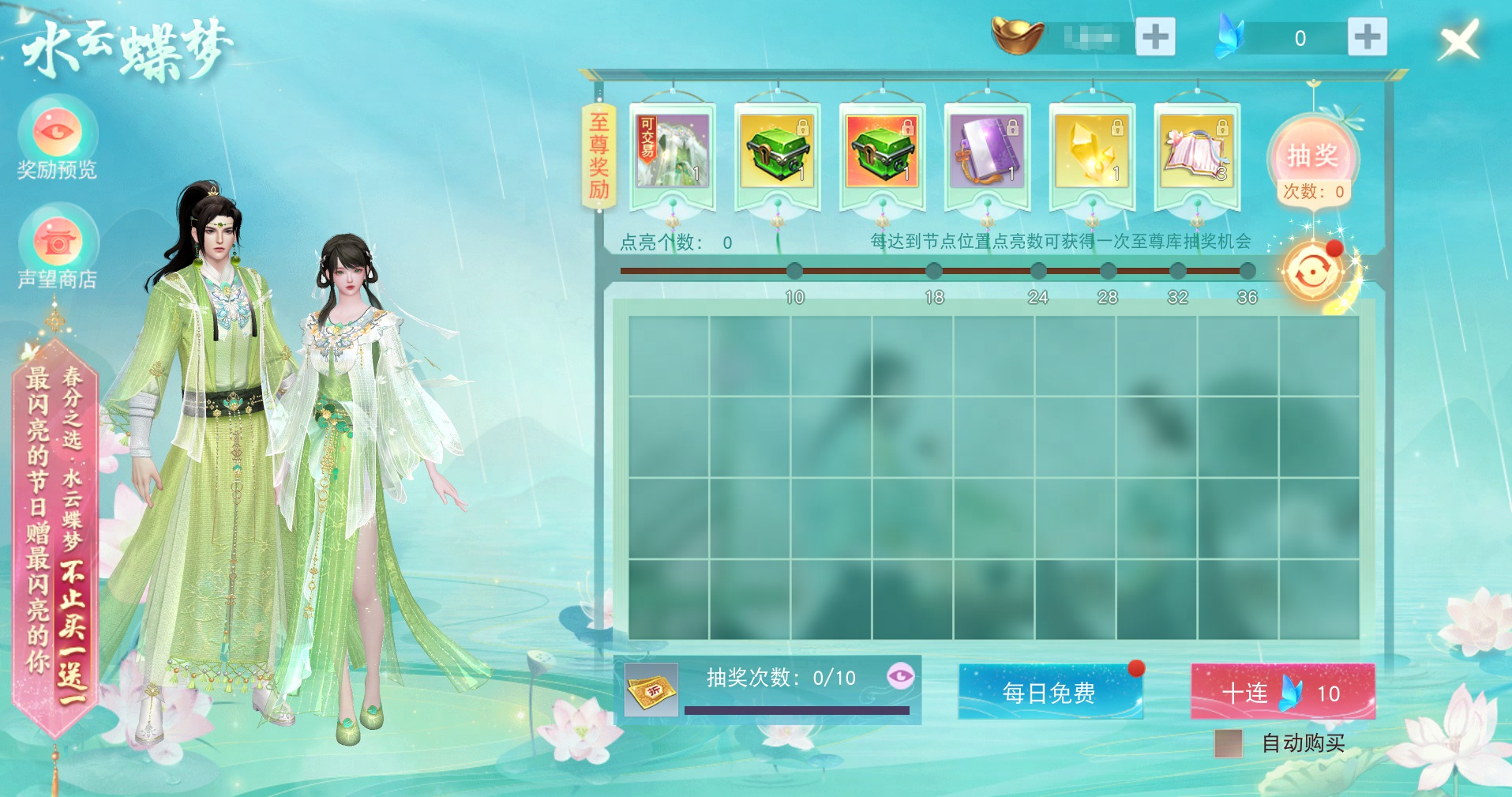Switch to the 至尊奖励 tab

click(598, 155)
